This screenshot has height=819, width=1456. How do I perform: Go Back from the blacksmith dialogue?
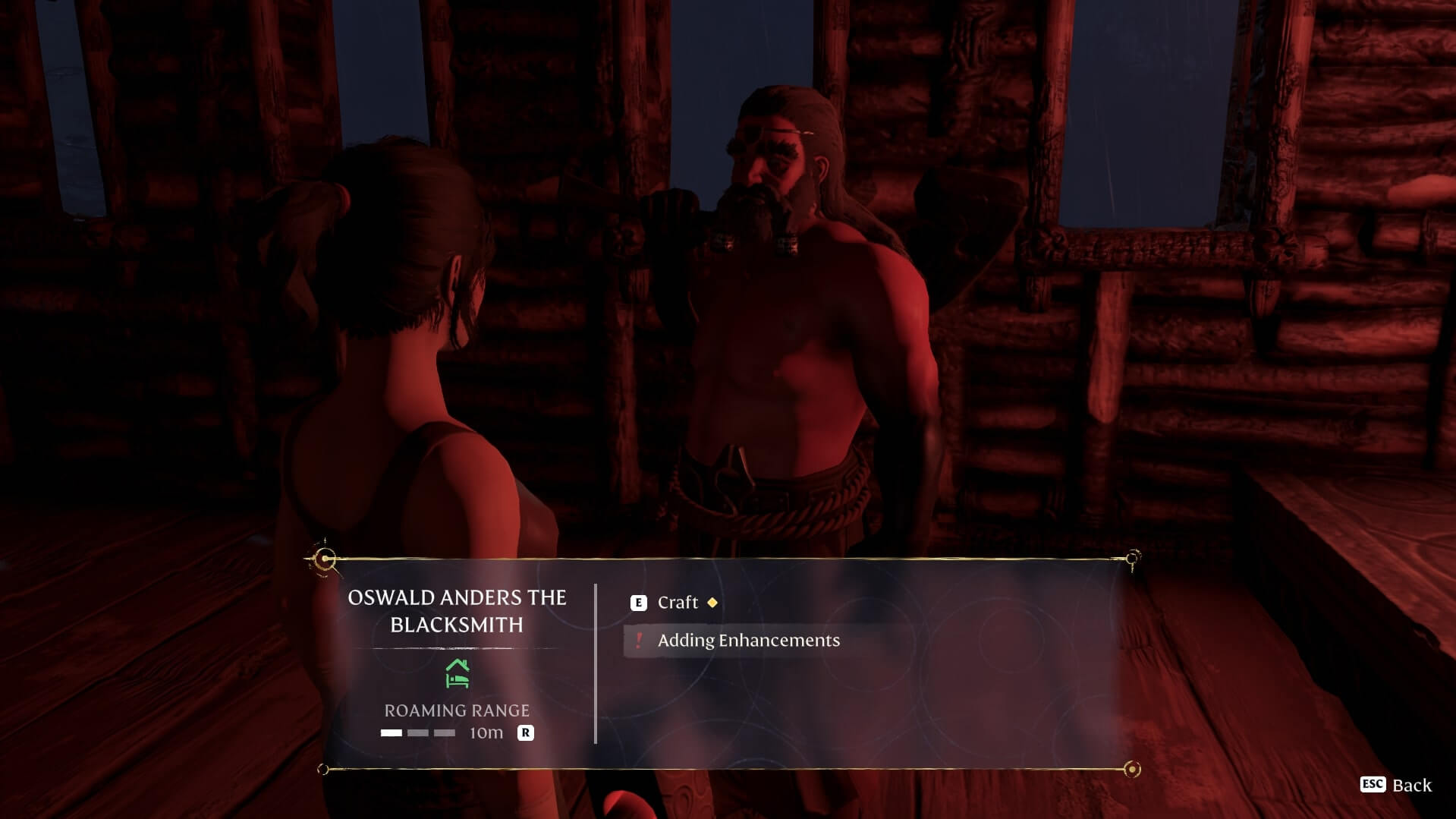tap(1396, 785)
